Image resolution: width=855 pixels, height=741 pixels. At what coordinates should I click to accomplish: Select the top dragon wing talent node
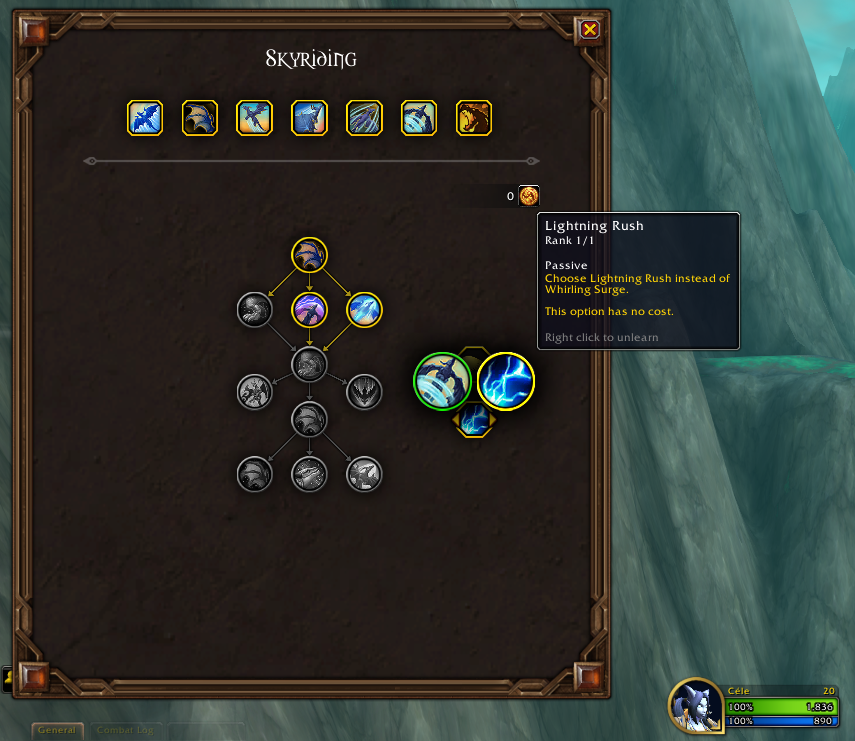coord(310,255)
